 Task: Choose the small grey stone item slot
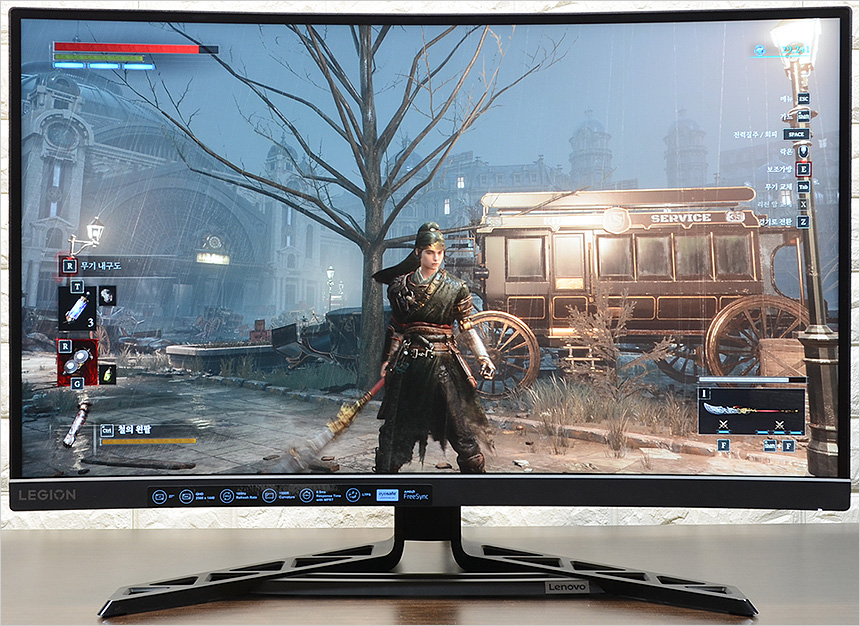point(106,295)
